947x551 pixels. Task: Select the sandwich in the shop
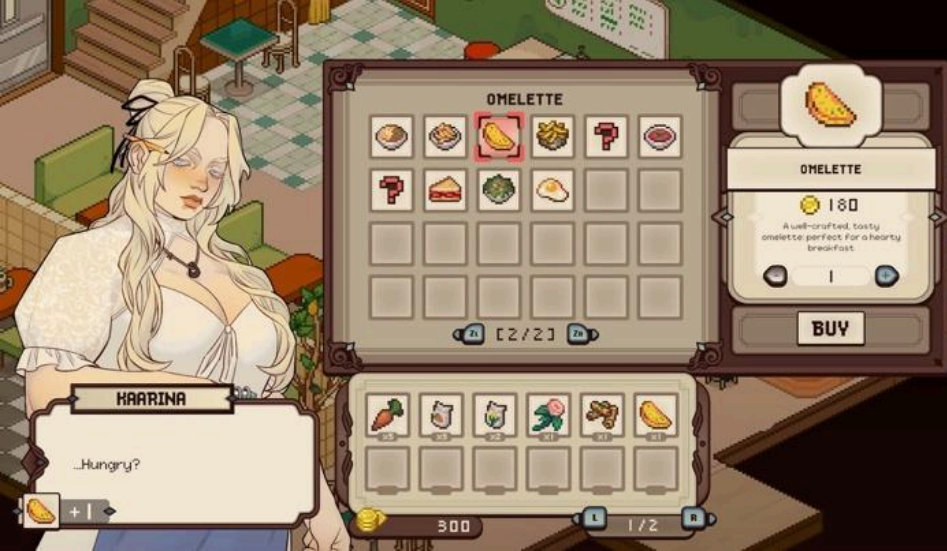click(x=444, y=189)
